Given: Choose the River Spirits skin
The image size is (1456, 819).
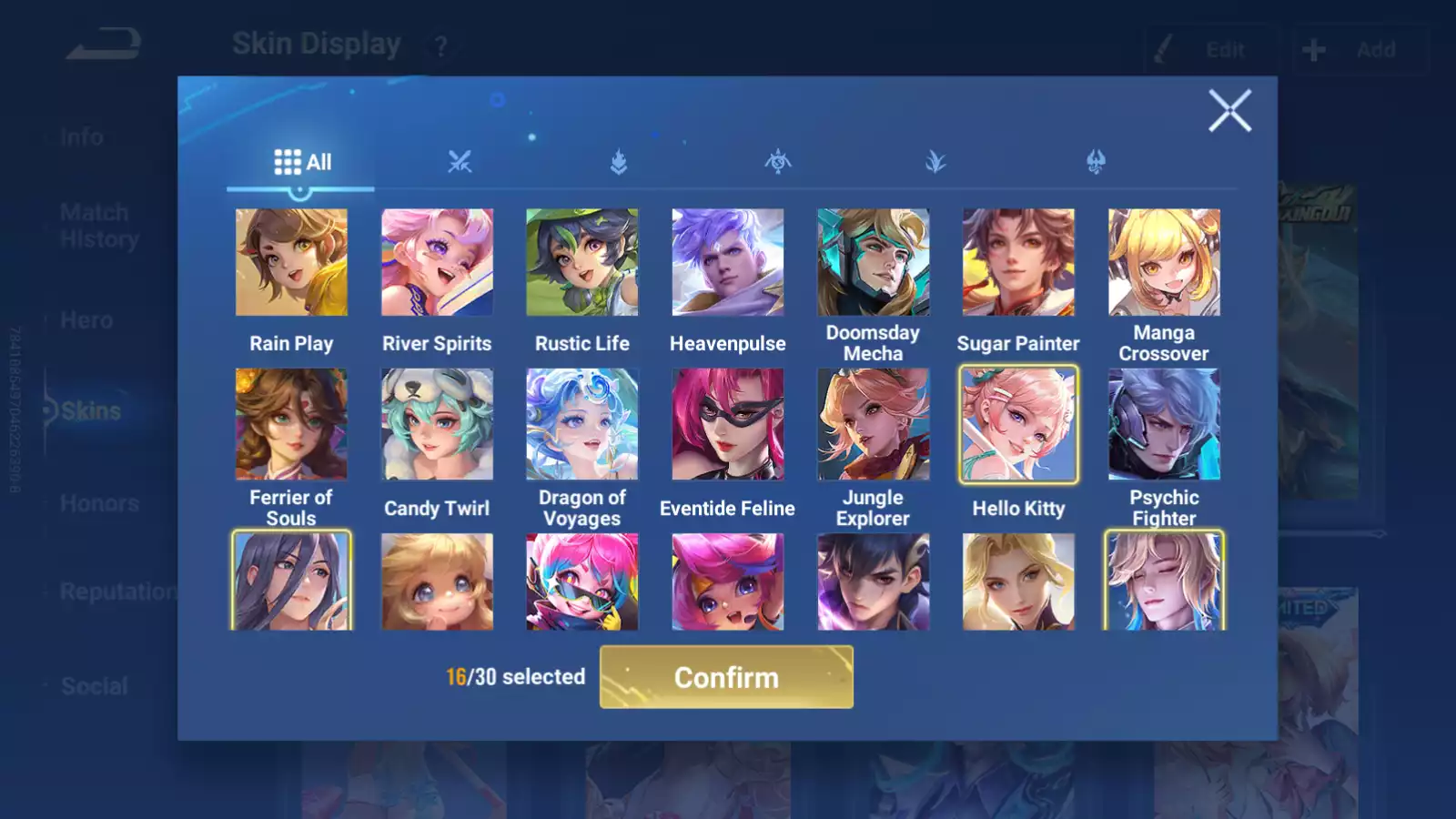Looking at the screenshot, I should coord(437,263).
